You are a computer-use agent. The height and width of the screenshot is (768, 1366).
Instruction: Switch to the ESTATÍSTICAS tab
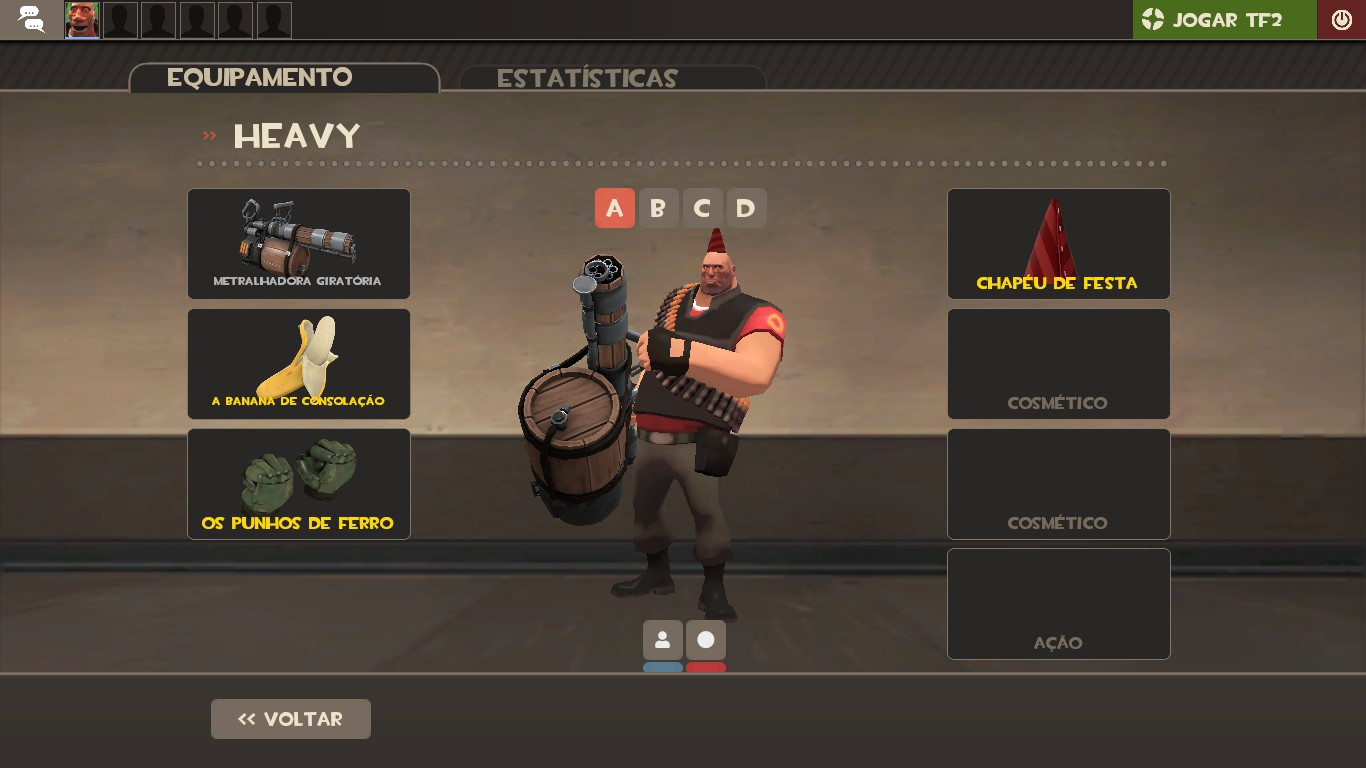pos(588,77)
